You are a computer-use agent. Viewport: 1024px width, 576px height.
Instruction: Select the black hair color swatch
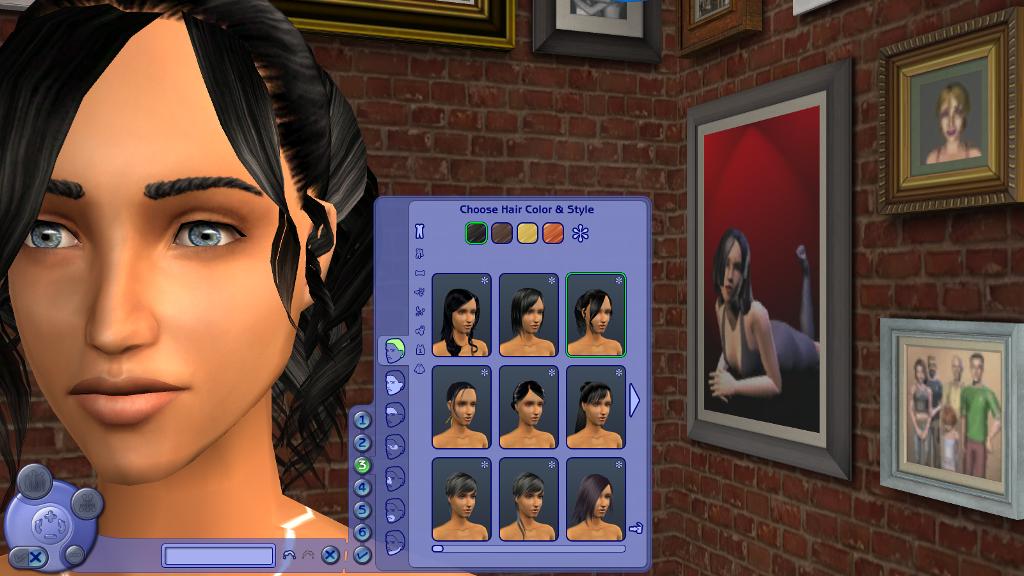coord(478,233)
